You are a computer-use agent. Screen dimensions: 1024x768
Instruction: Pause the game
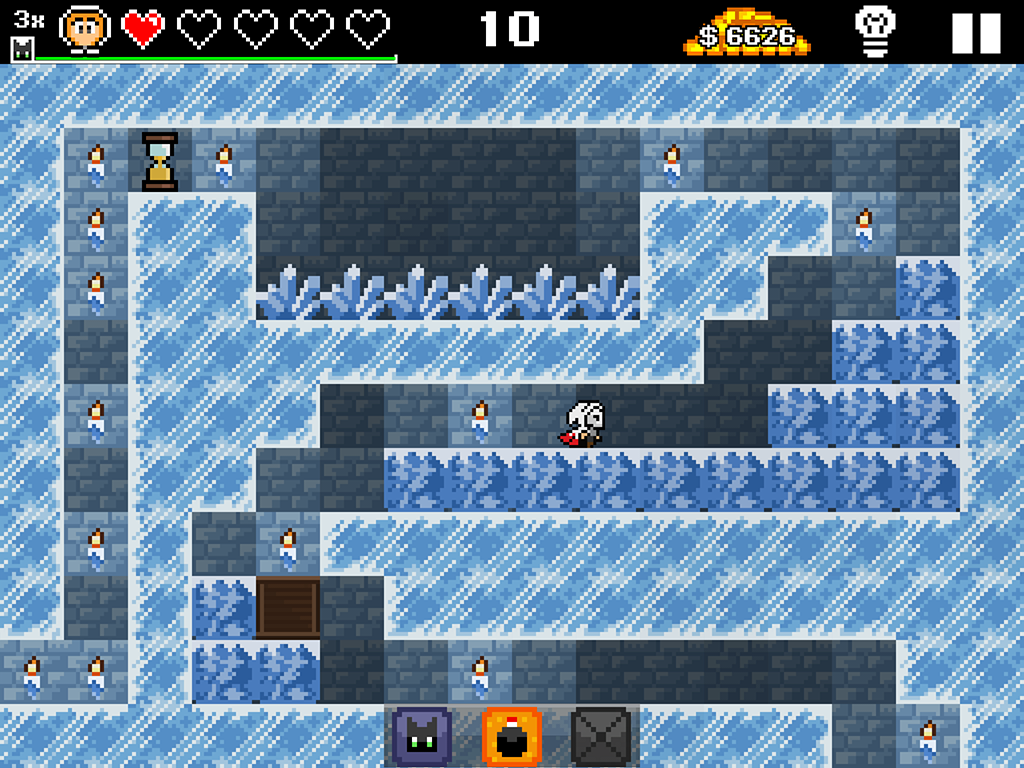(x=975, y=33)
